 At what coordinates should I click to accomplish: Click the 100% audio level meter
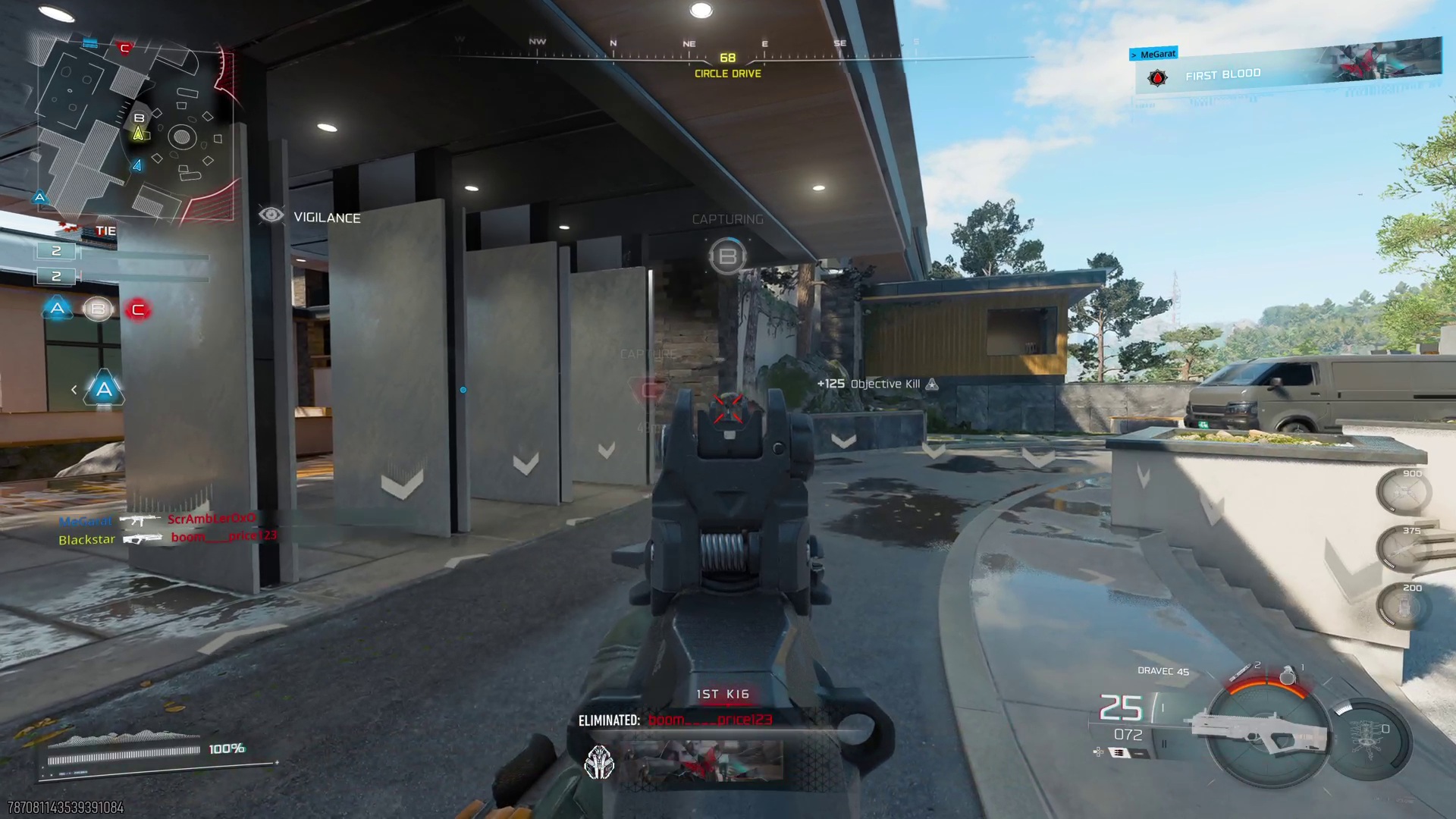pos(225,749)
